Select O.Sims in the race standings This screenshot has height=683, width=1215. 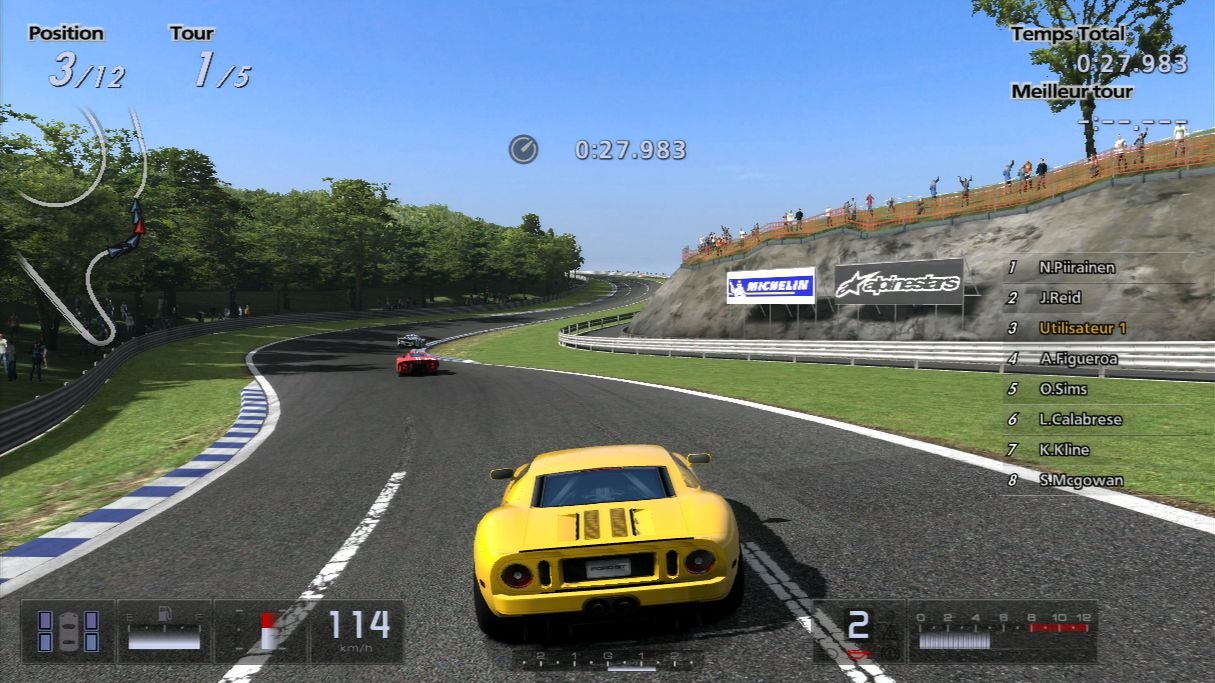1062,389
